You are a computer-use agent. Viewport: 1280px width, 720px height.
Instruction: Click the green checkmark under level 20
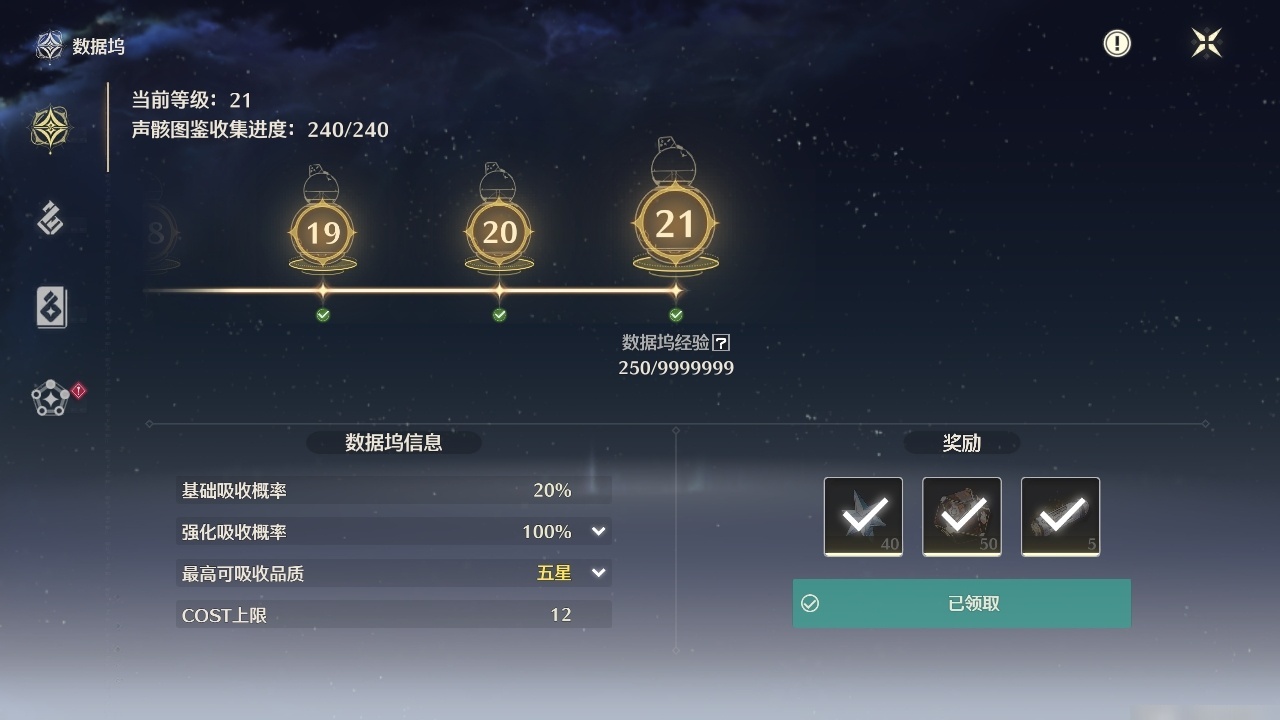click(x=498, y=314)
